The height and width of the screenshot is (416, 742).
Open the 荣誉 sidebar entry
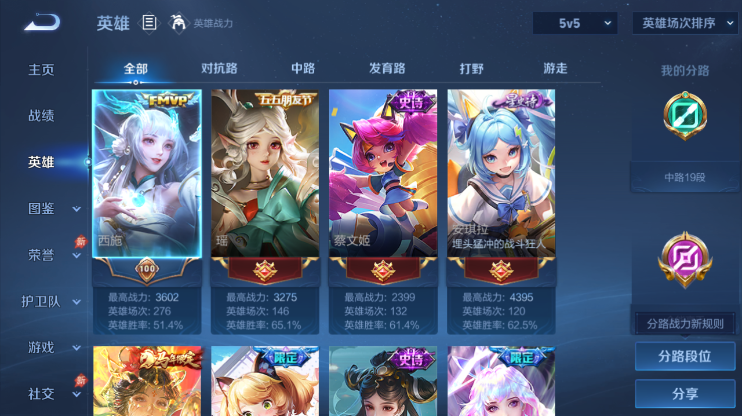pos(41,254)
